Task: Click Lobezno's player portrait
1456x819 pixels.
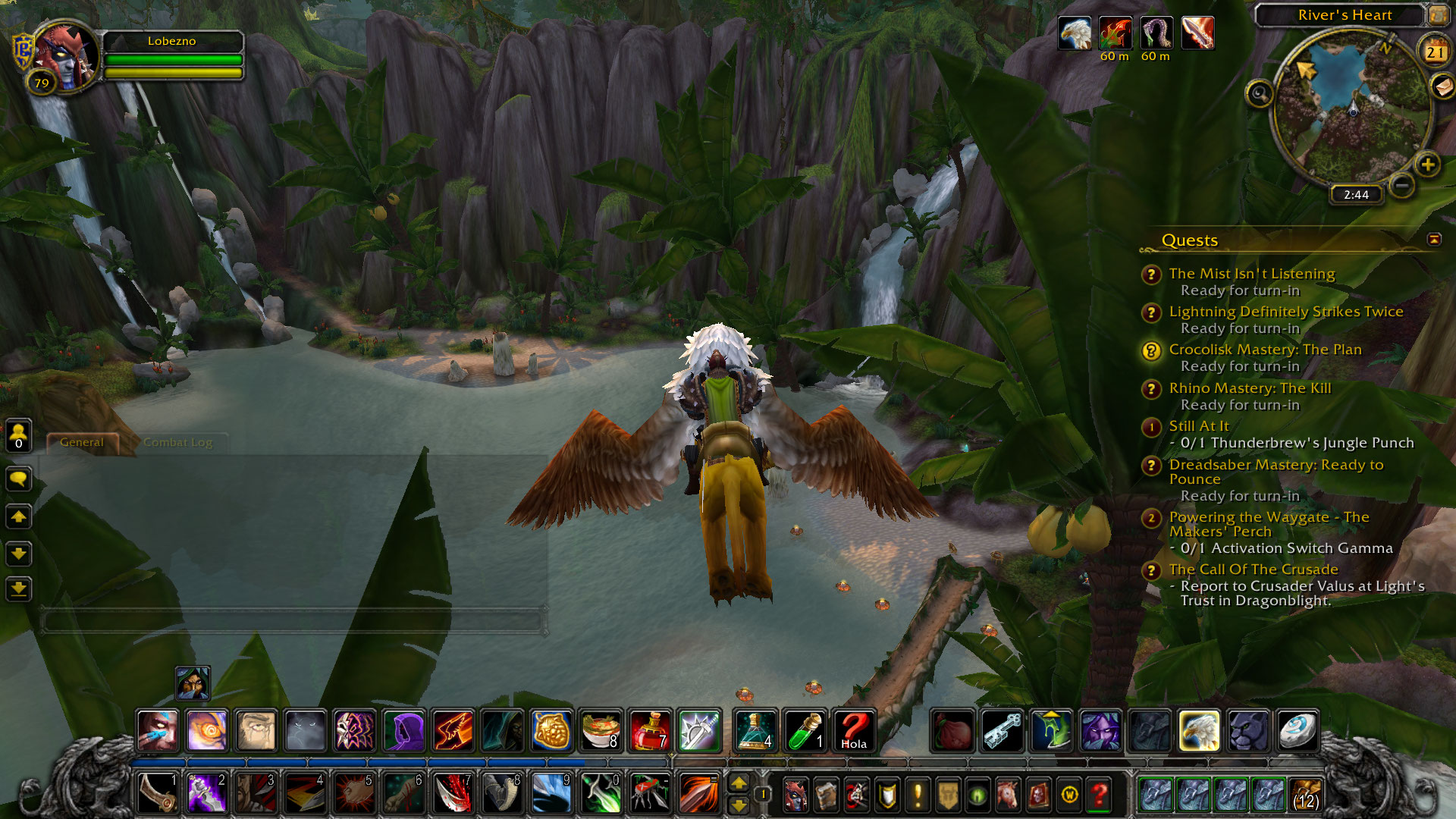Action: click(x=65, y=57)
